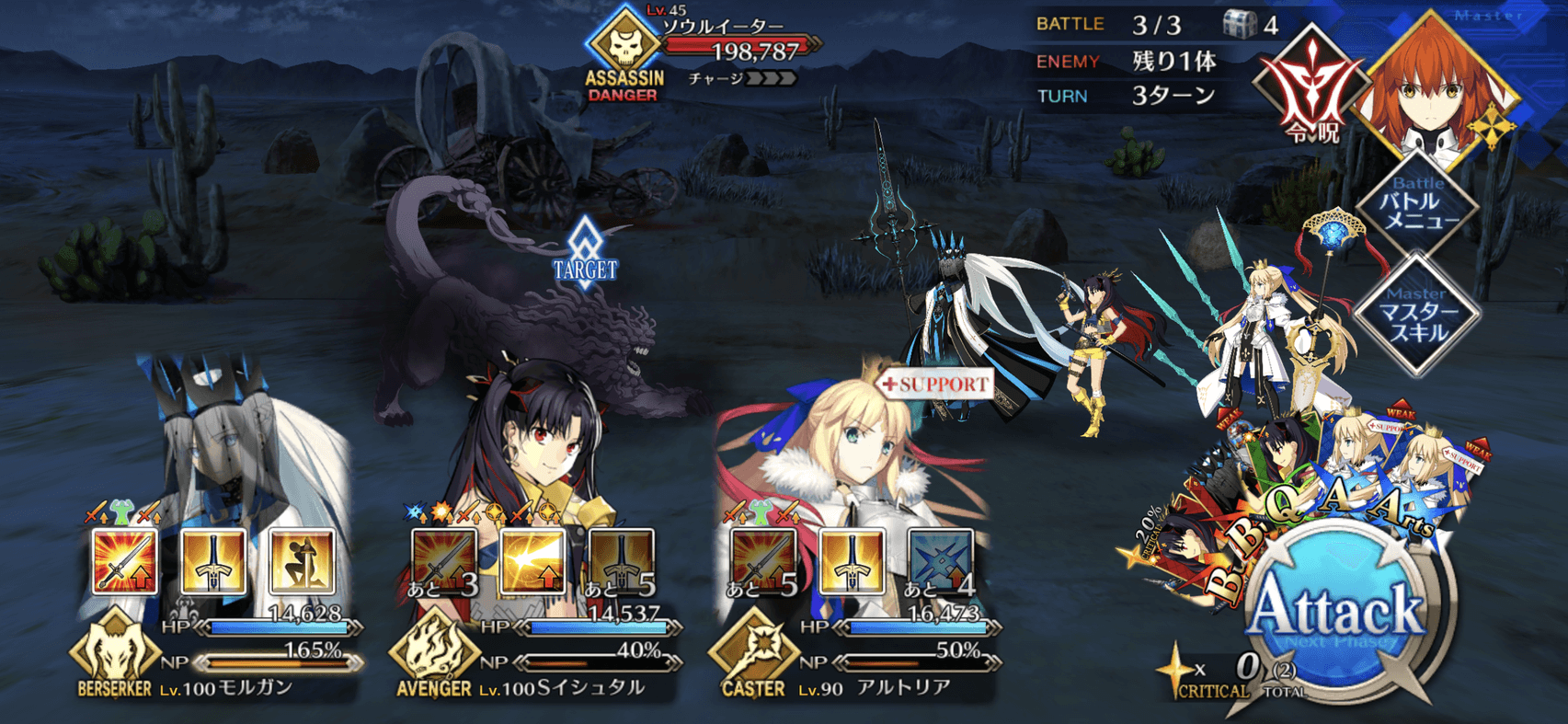The height and width of the screenshot is (724, 1568).
Task: Select S Ishtar's skill with 5-turn cooldown
Action: (622, 561)
